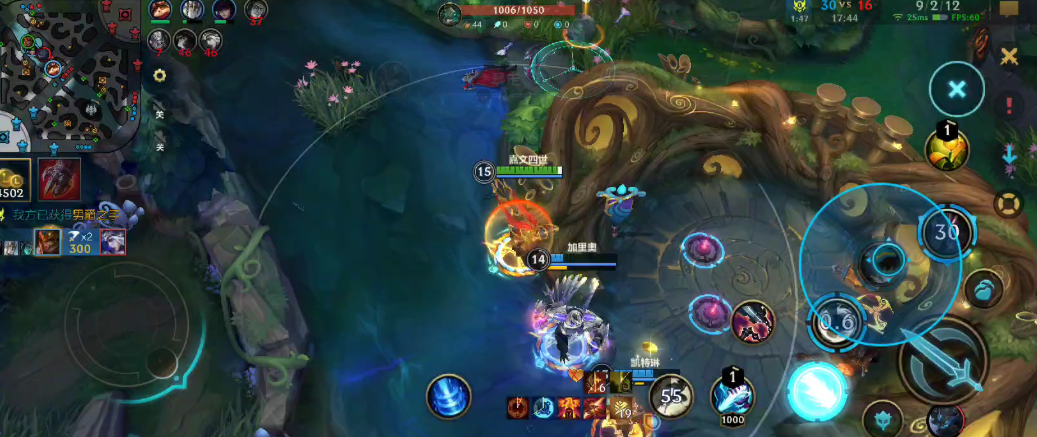
Task: Target the enemy champion portrait lock button
Action: [945, 421]
